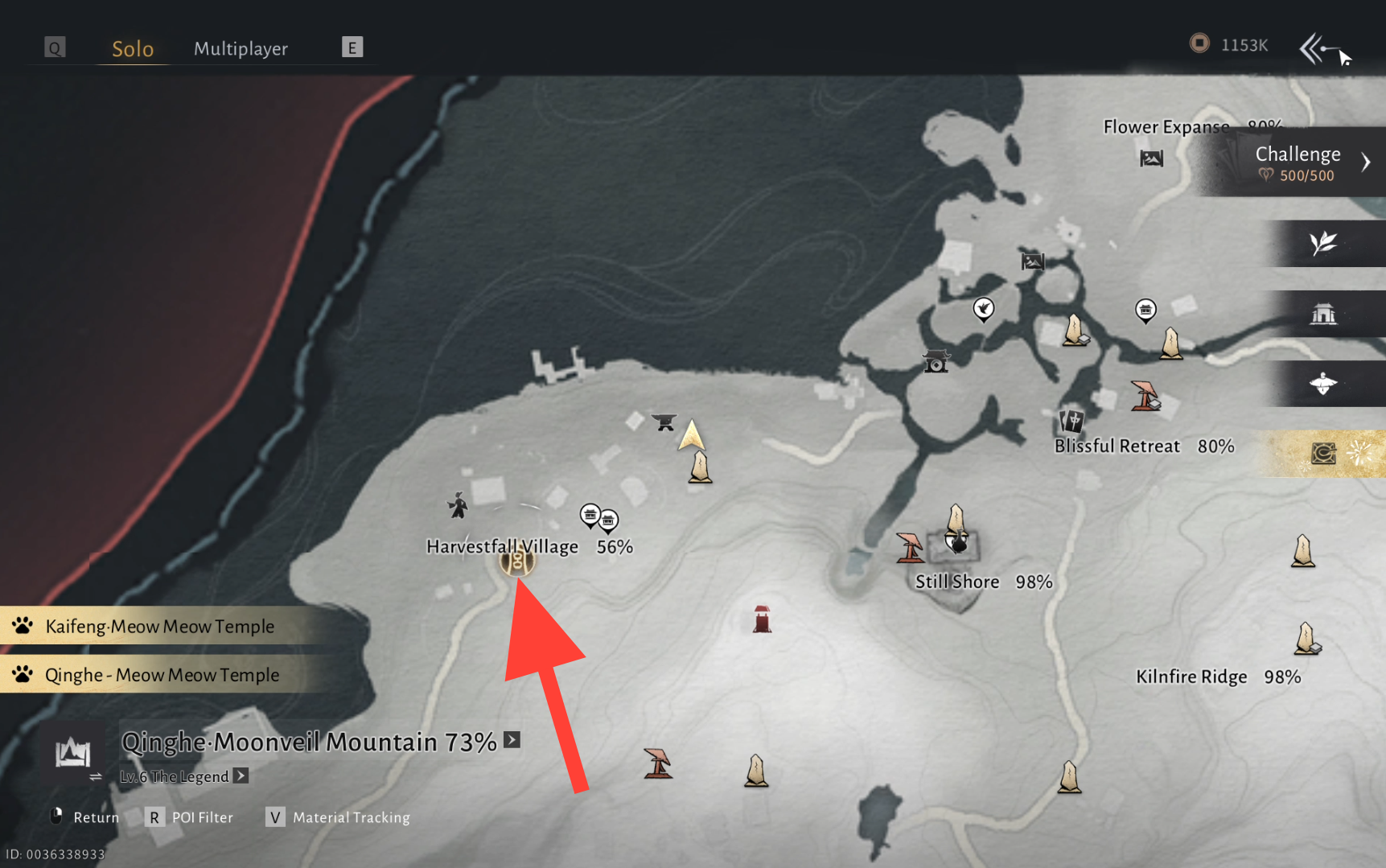Viewport: 1386px width, 868px height.
Task: Switch to the Multiplayer tab
Action: point(241,48)
